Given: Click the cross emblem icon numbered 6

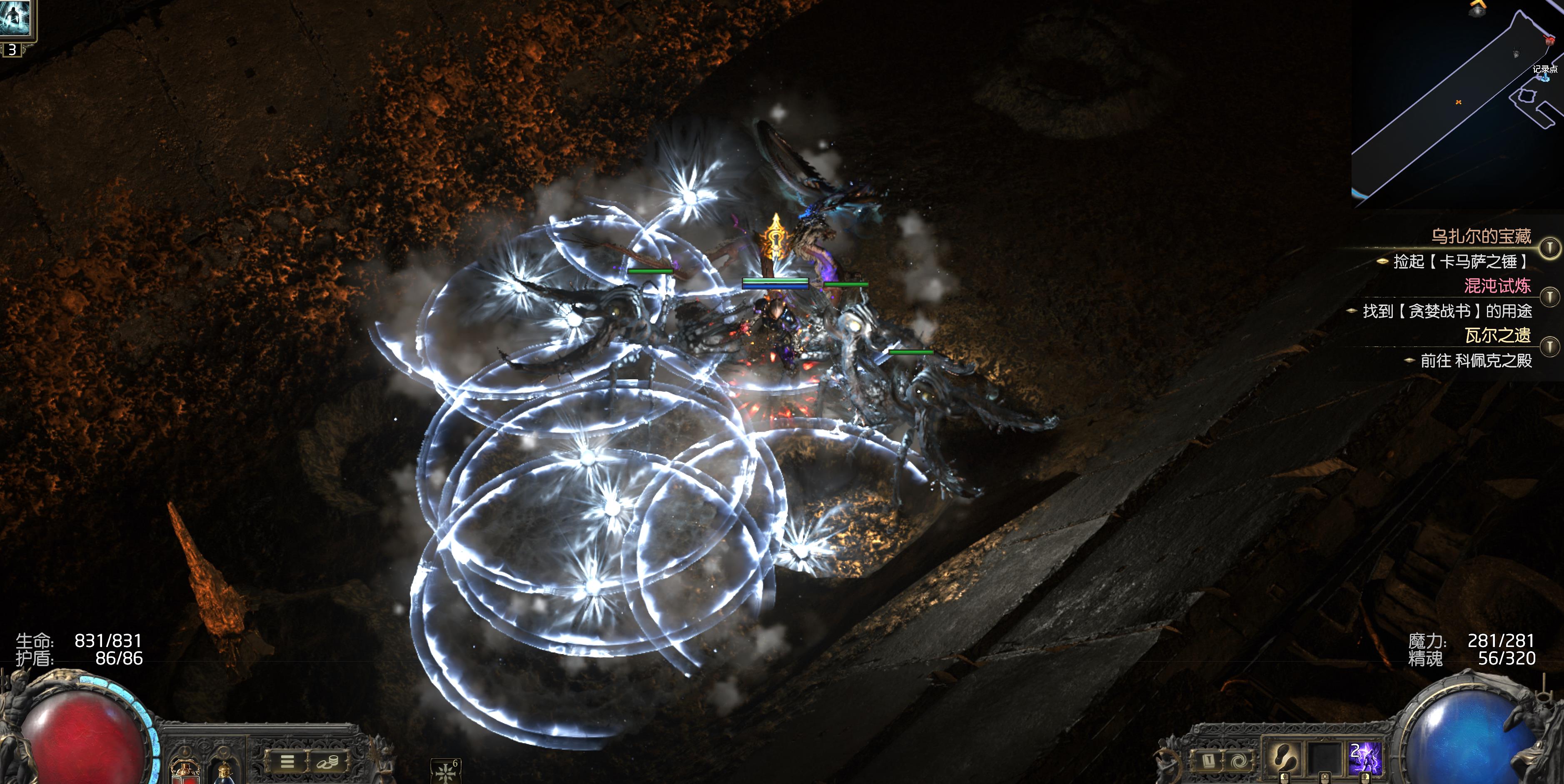Looking at the screenshot, I should click(445, 771).
